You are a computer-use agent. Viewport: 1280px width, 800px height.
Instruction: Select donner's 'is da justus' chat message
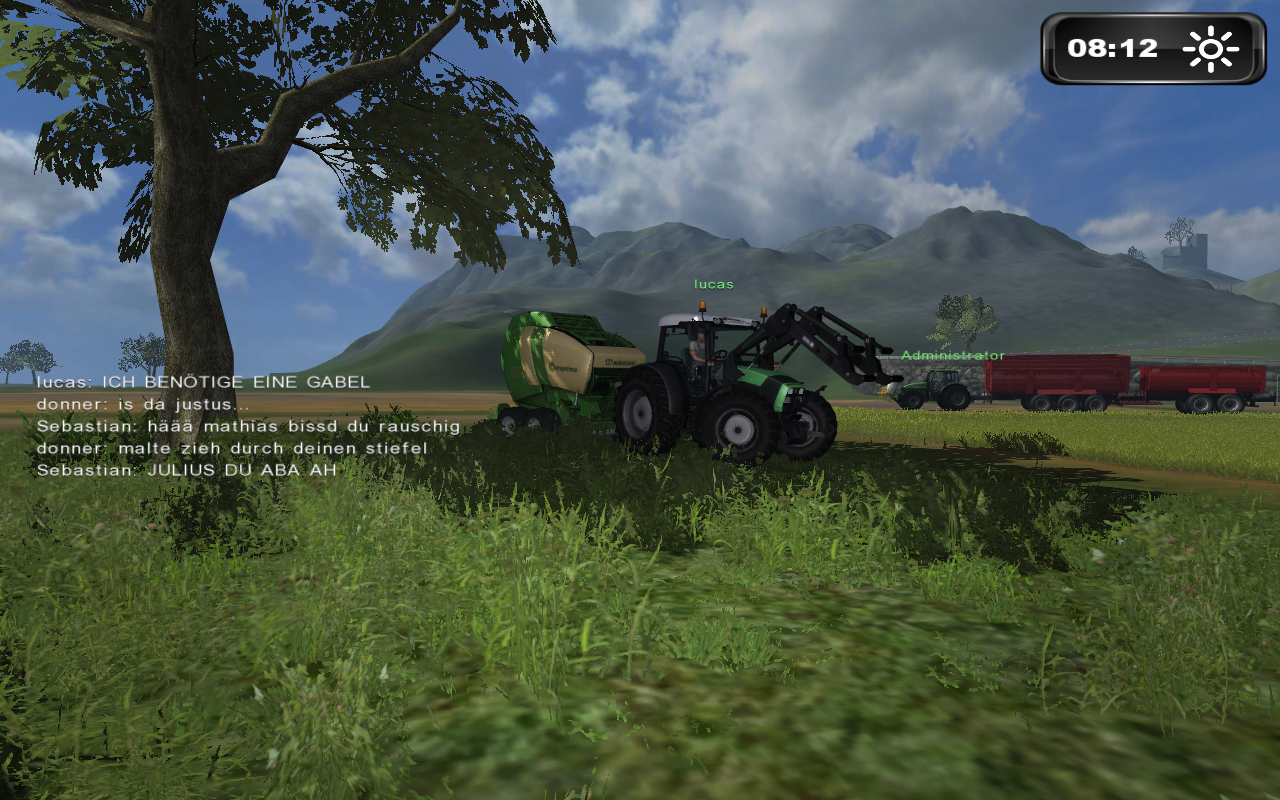[x=143, y=404]
